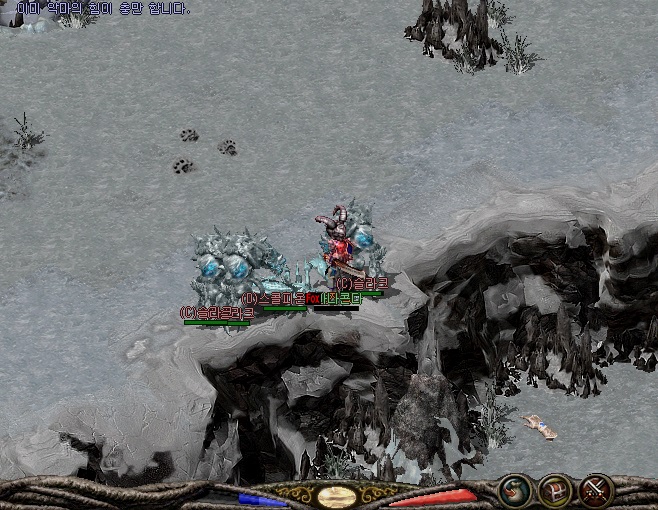Click the green swirl round button
Screen dimensions: 658x510
513,490
